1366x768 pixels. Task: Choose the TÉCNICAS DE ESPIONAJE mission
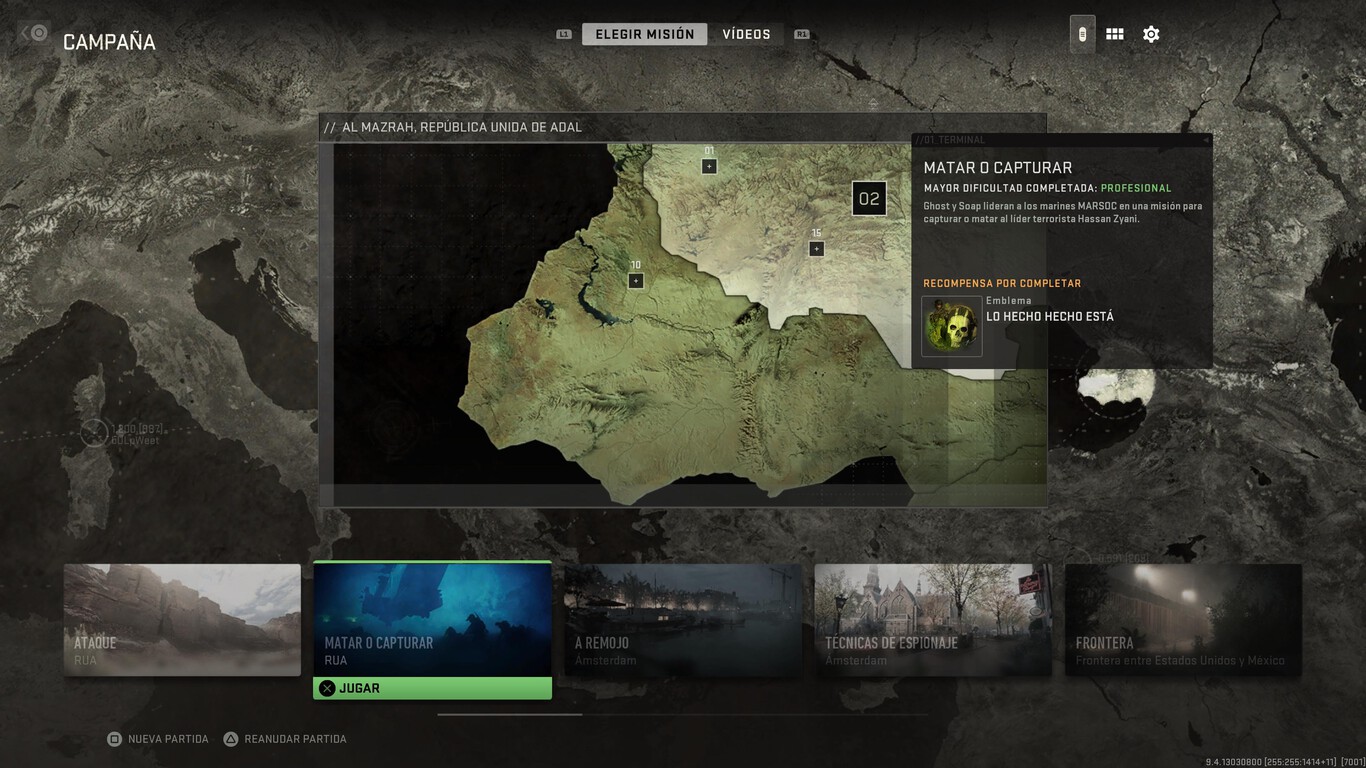[x=933, y=620]
